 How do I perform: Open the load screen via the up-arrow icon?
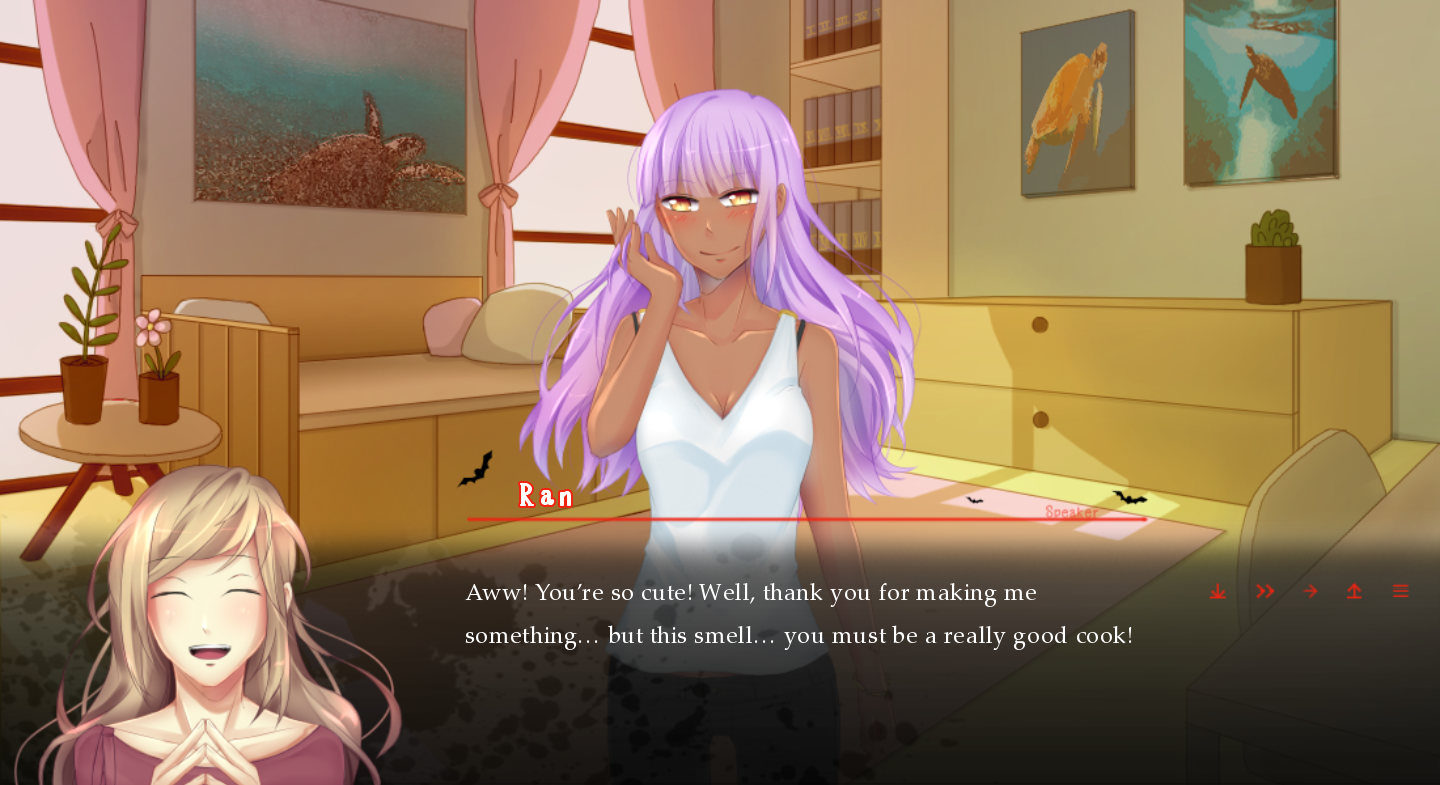pyautogui.click(x=1353, y=591)
